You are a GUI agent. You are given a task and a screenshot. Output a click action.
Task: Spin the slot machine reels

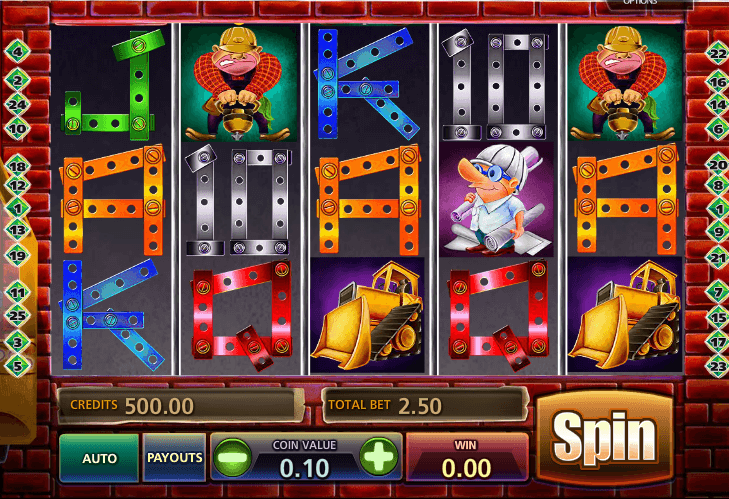pos(604,437)
